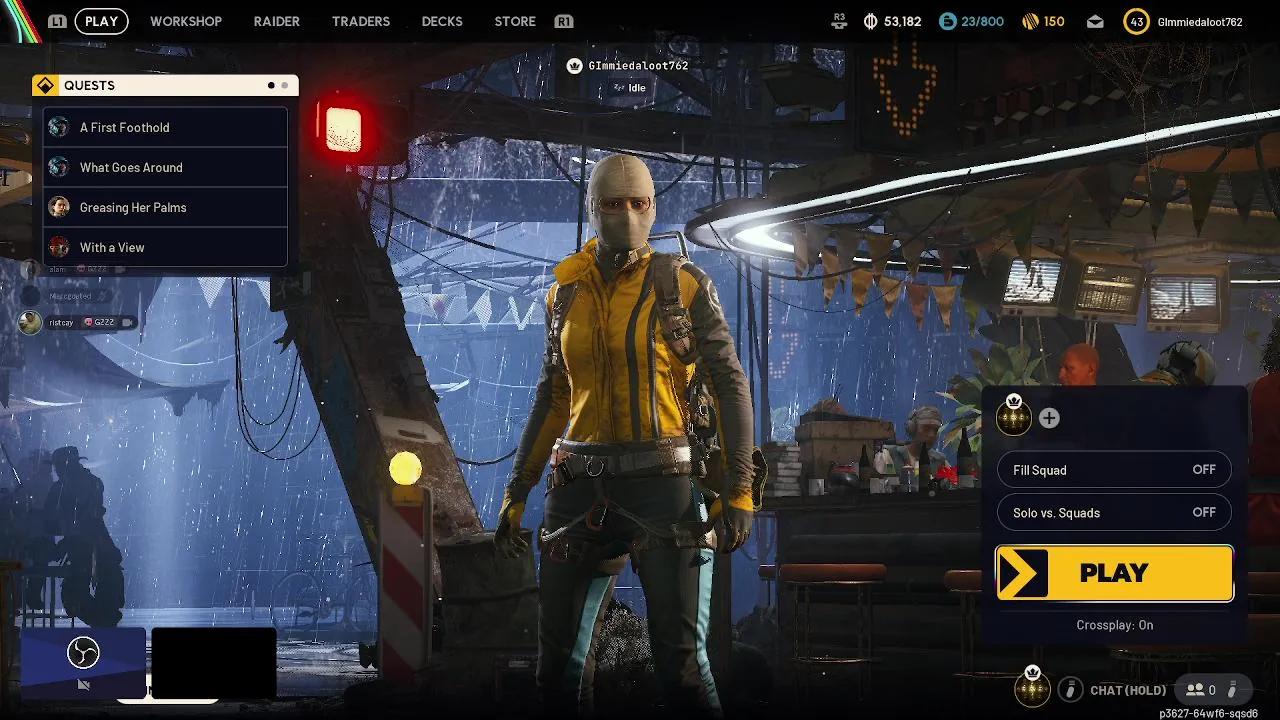The width and height of the screenshot is (1280, 720).
Task: Go to the Traders tab
Action: click(x=361, y=21)
